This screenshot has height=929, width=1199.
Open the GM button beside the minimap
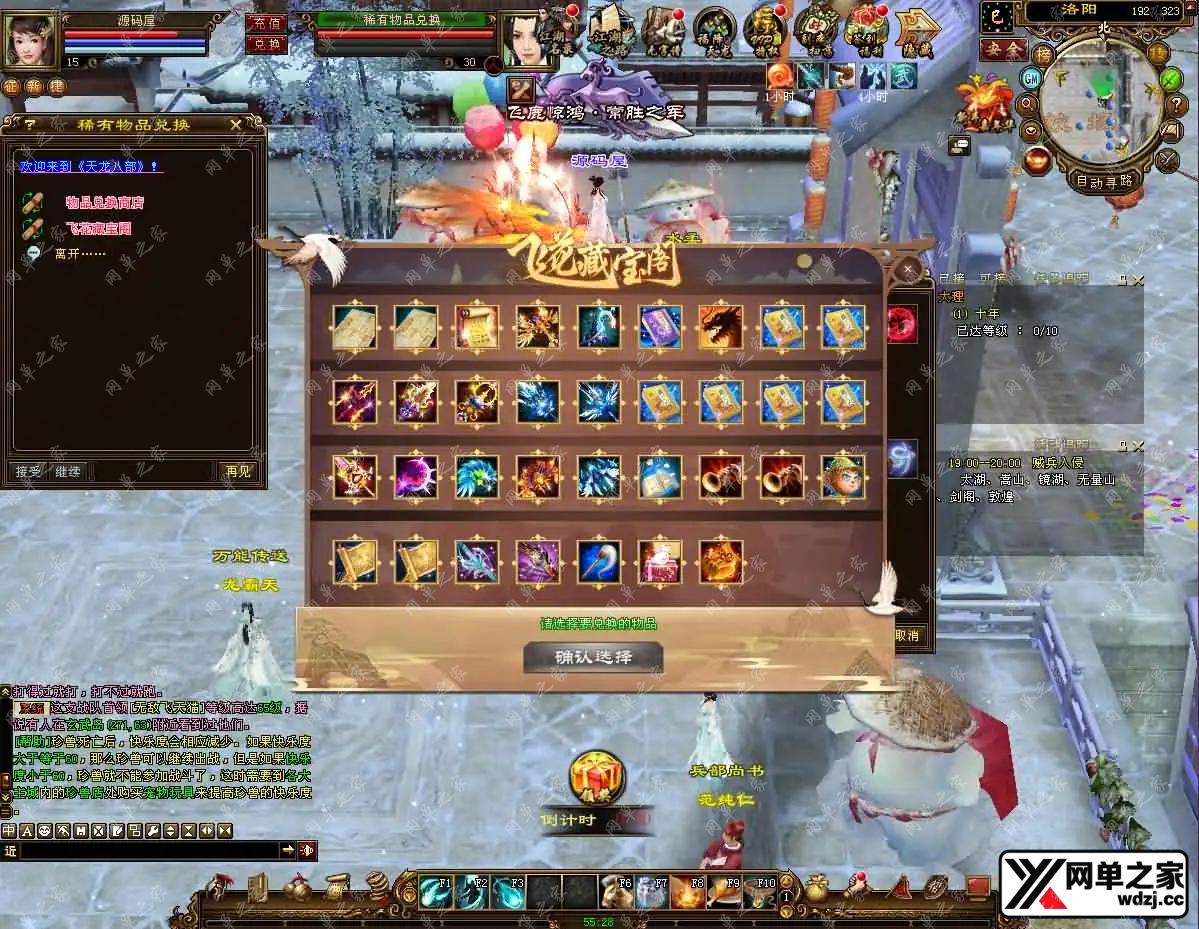(1030, 78)
